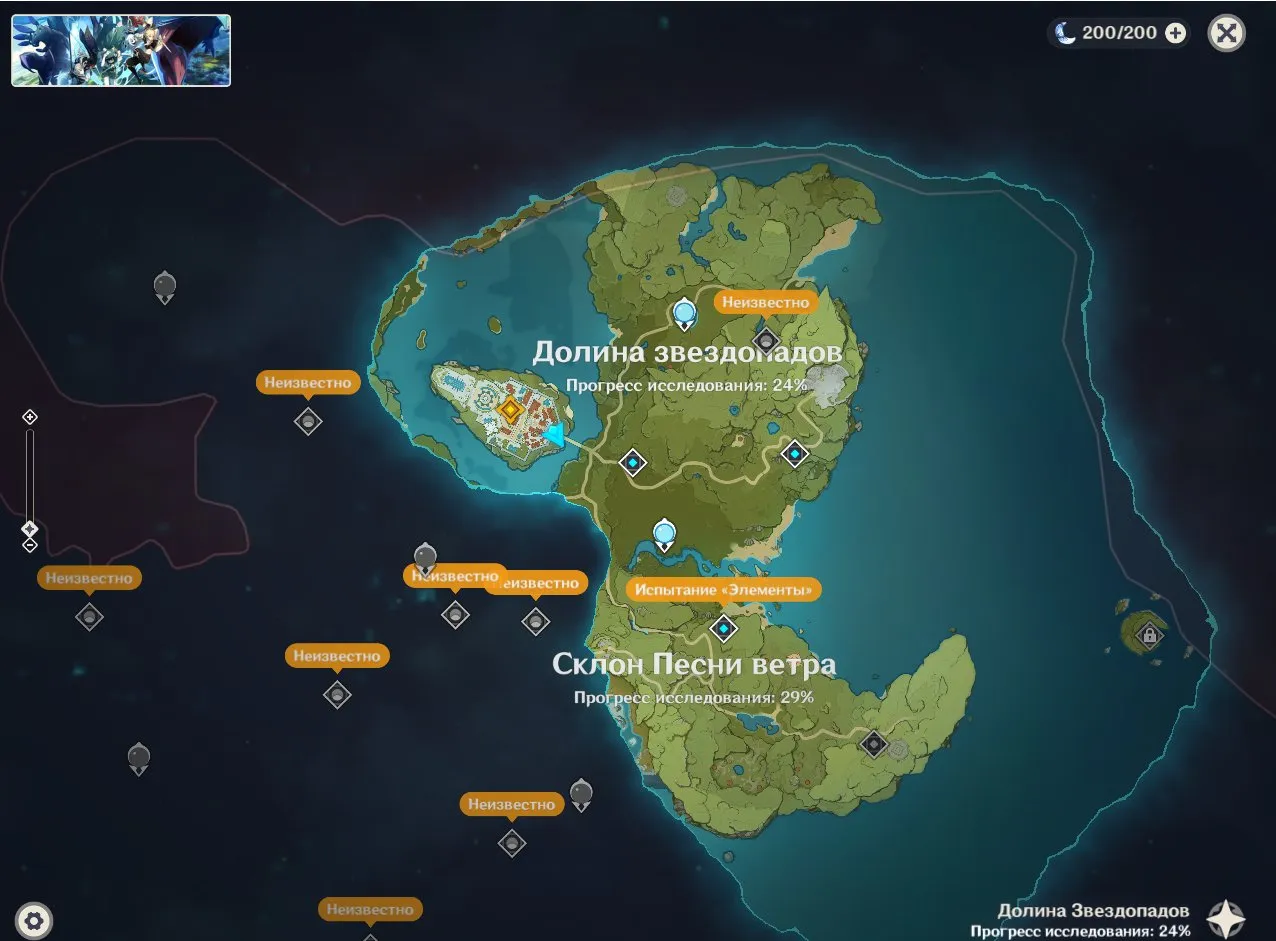The width and height of the screenshot is (1276, 941).
Task: Open the region switcher star icon
Action: [1226, 919]
